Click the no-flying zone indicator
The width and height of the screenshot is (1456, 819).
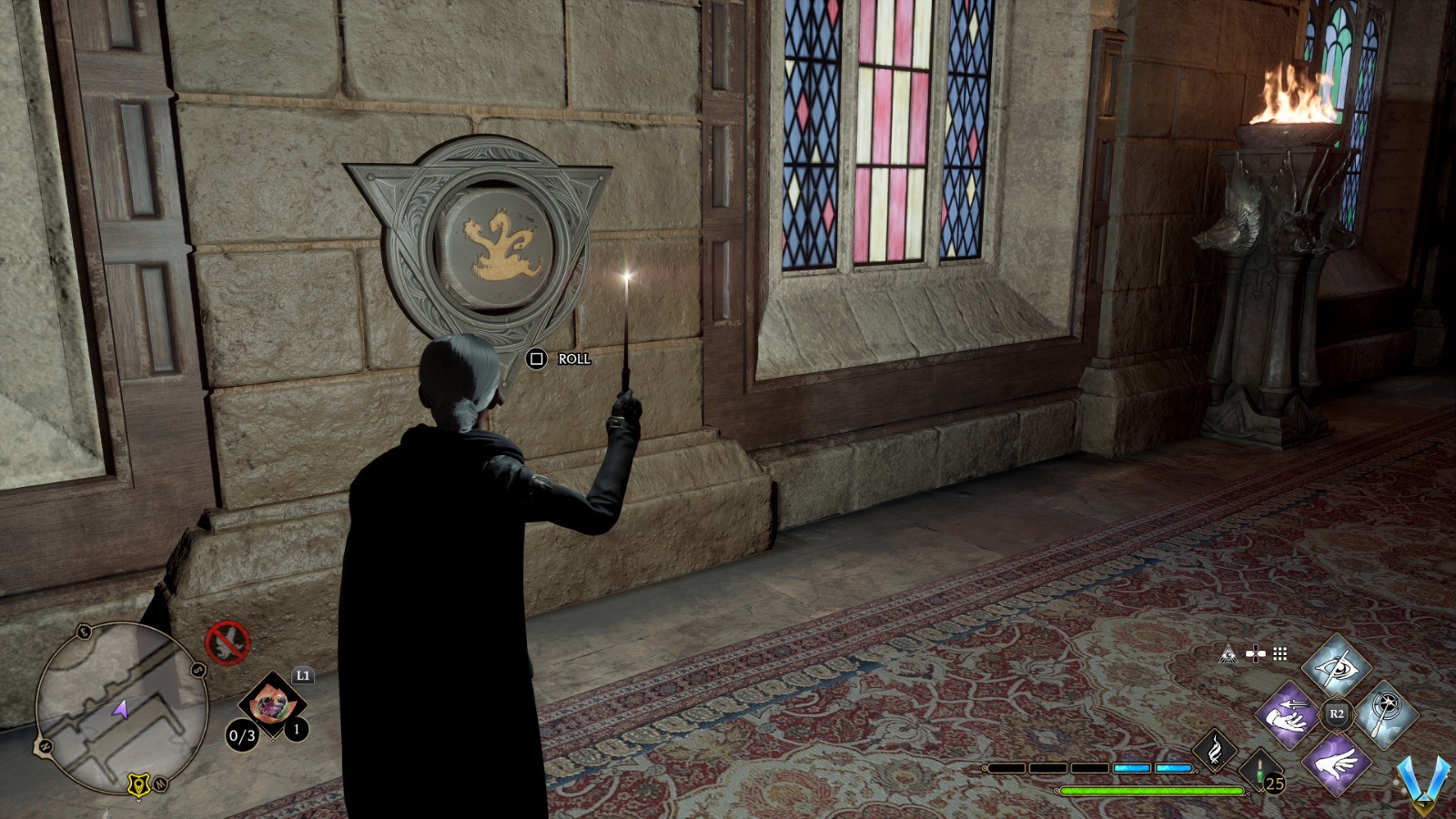(x=228, y=642)
